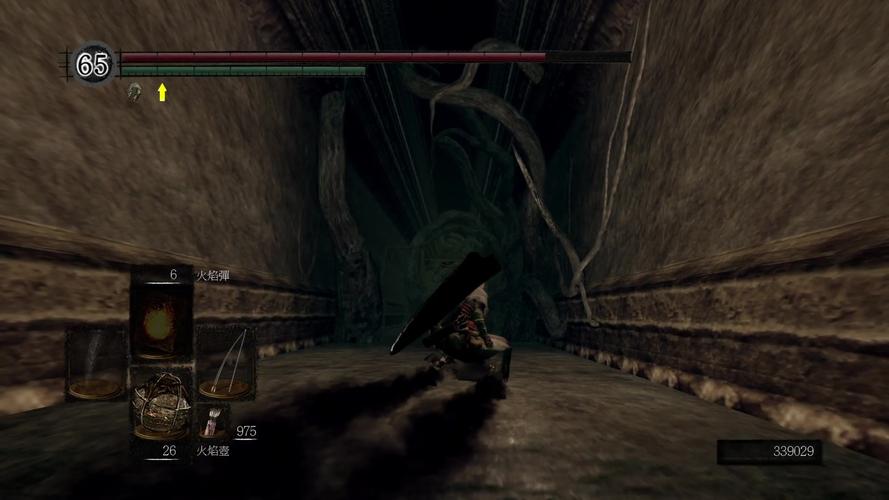Select the arrow quiver ammo icon
The height and width of the screenshot is (500, 889).
tap(214, 421)
